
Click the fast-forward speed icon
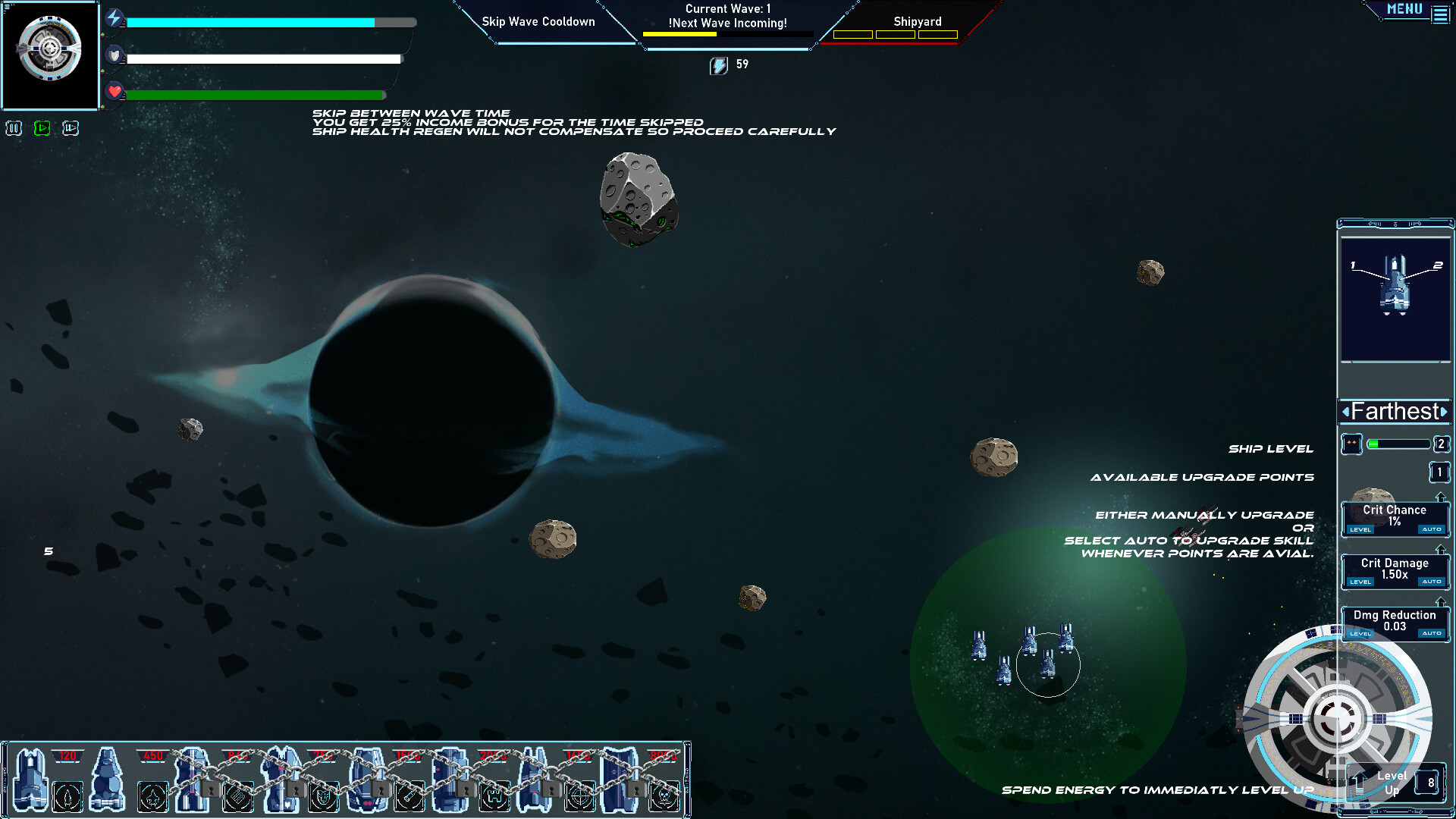[70, 128]
